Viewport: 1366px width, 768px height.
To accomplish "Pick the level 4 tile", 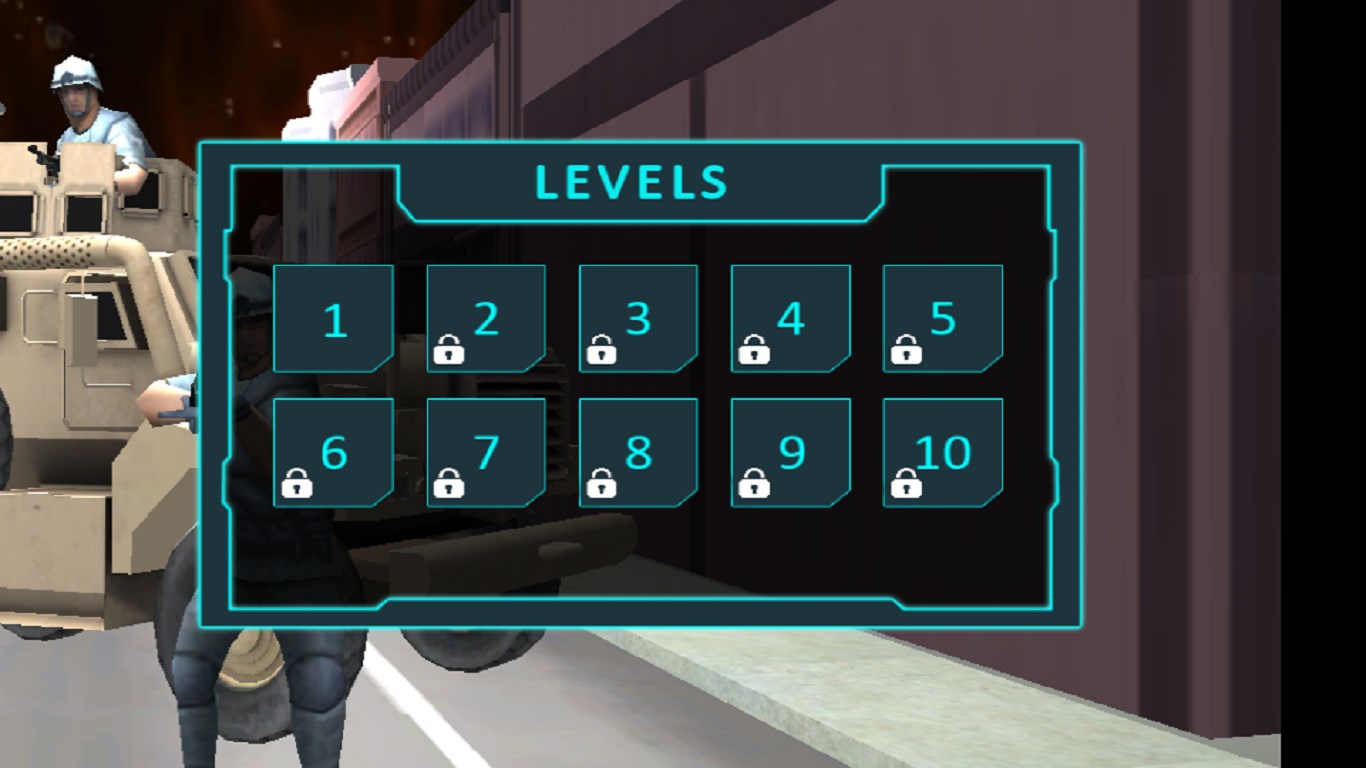I will pos(790,319).
